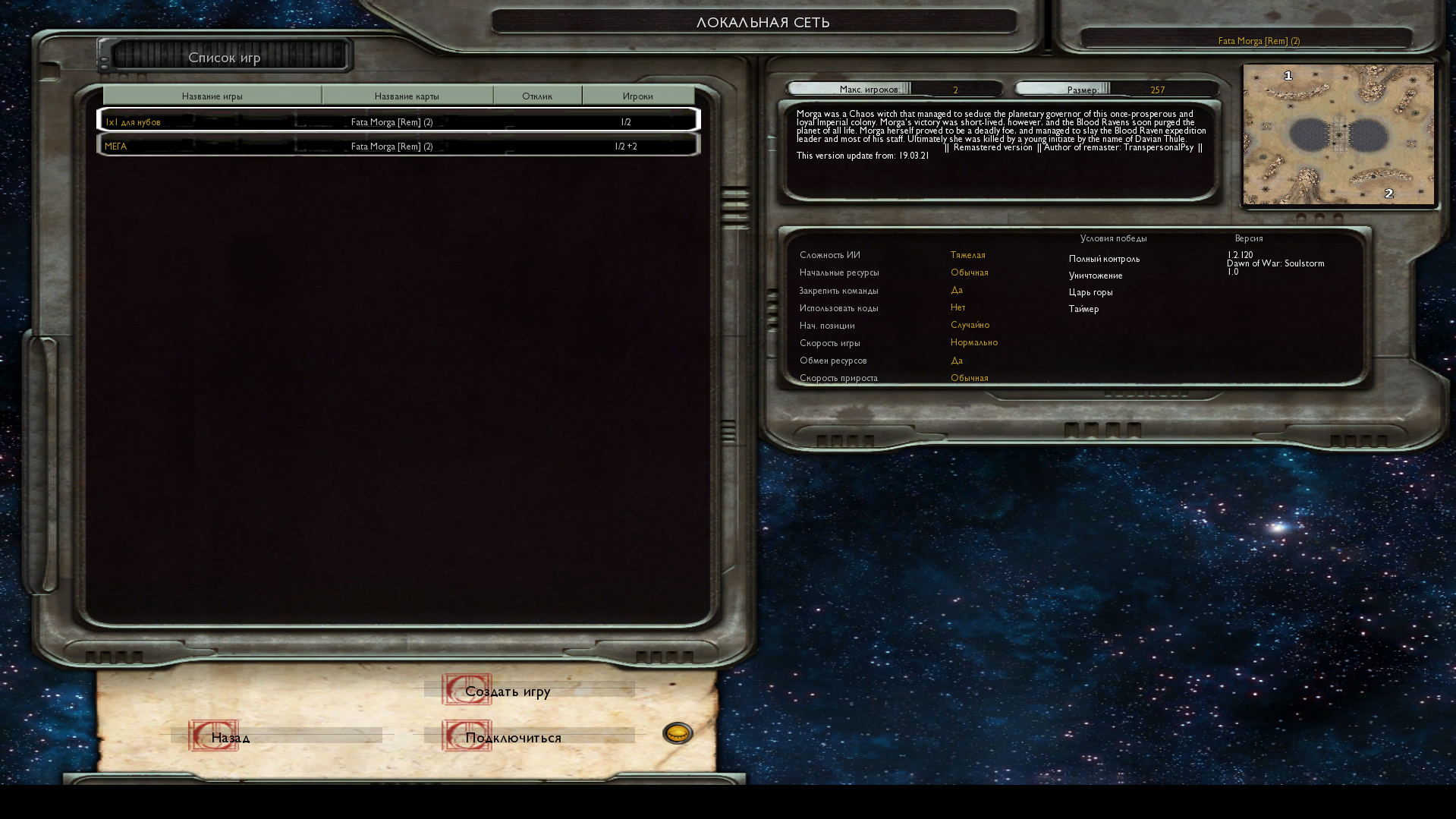Select the "МЕГА" game row
Image resolution: width=1456 pixels, height=819 pixels.
pyautogui.click(x=398, y=146)
